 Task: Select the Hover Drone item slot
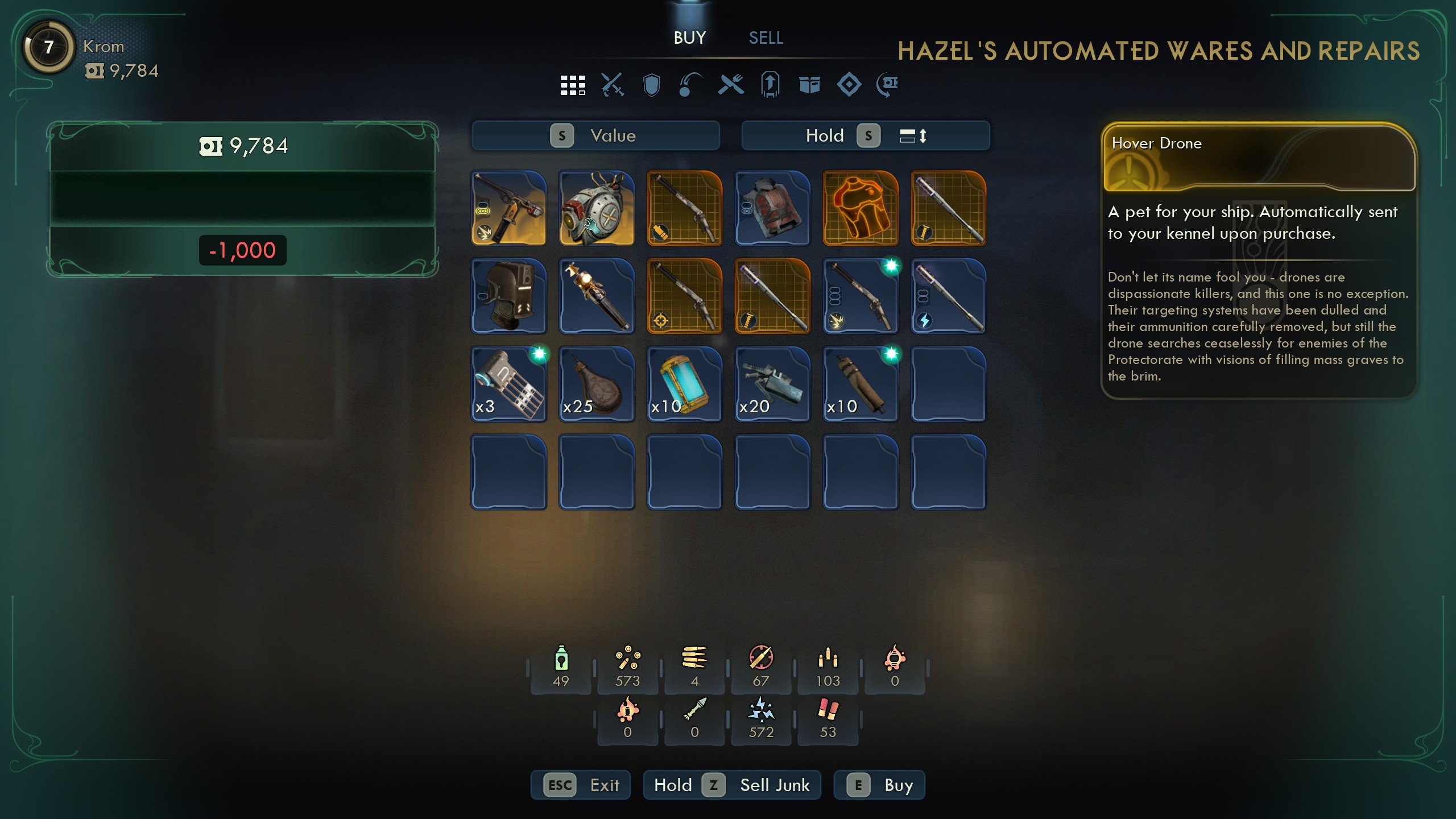tap(597, 208)
